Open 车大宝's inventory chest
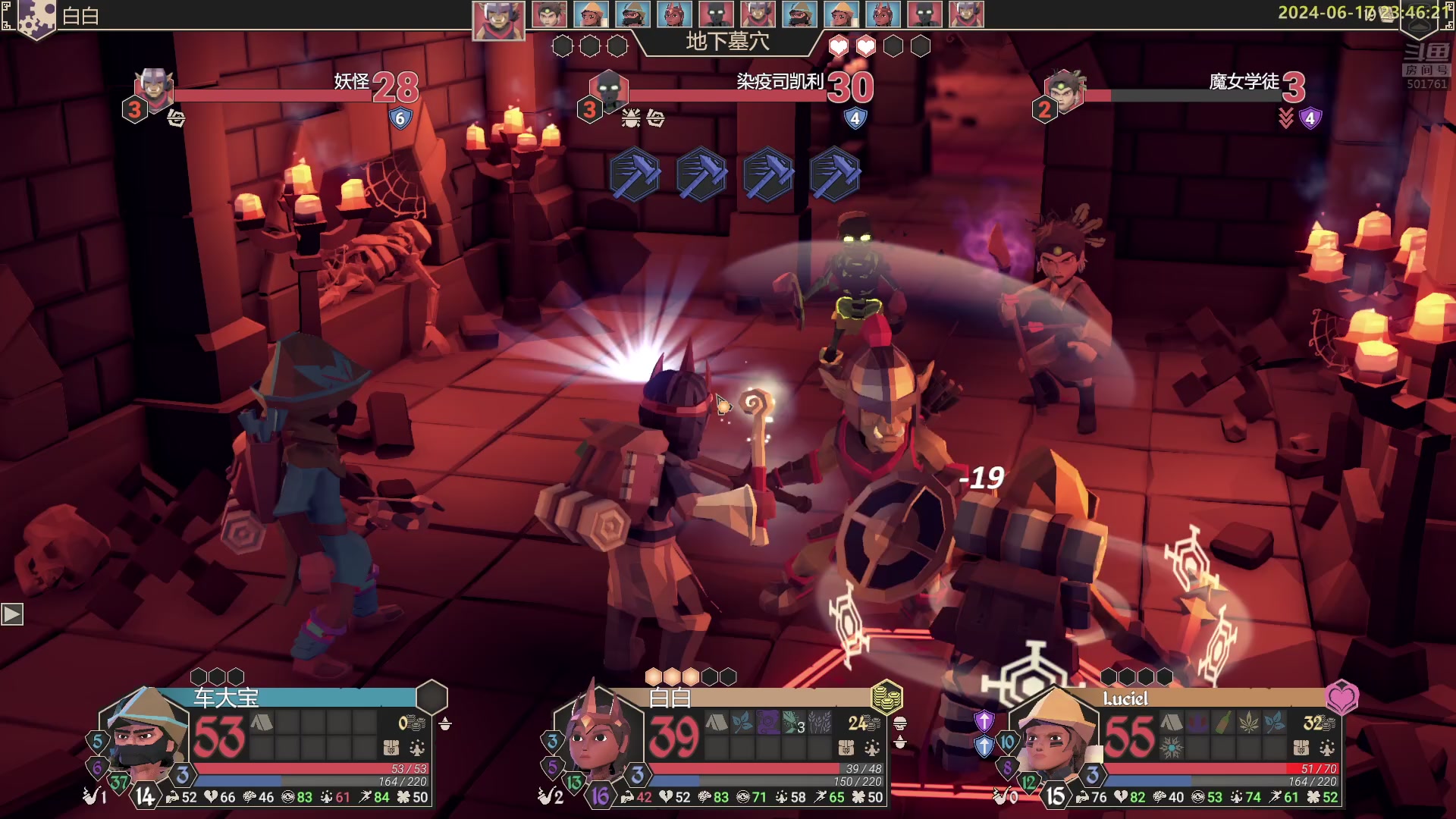The height and width of the screenshot is (819, 1456). pyautogui.click(x=391, y=748)
